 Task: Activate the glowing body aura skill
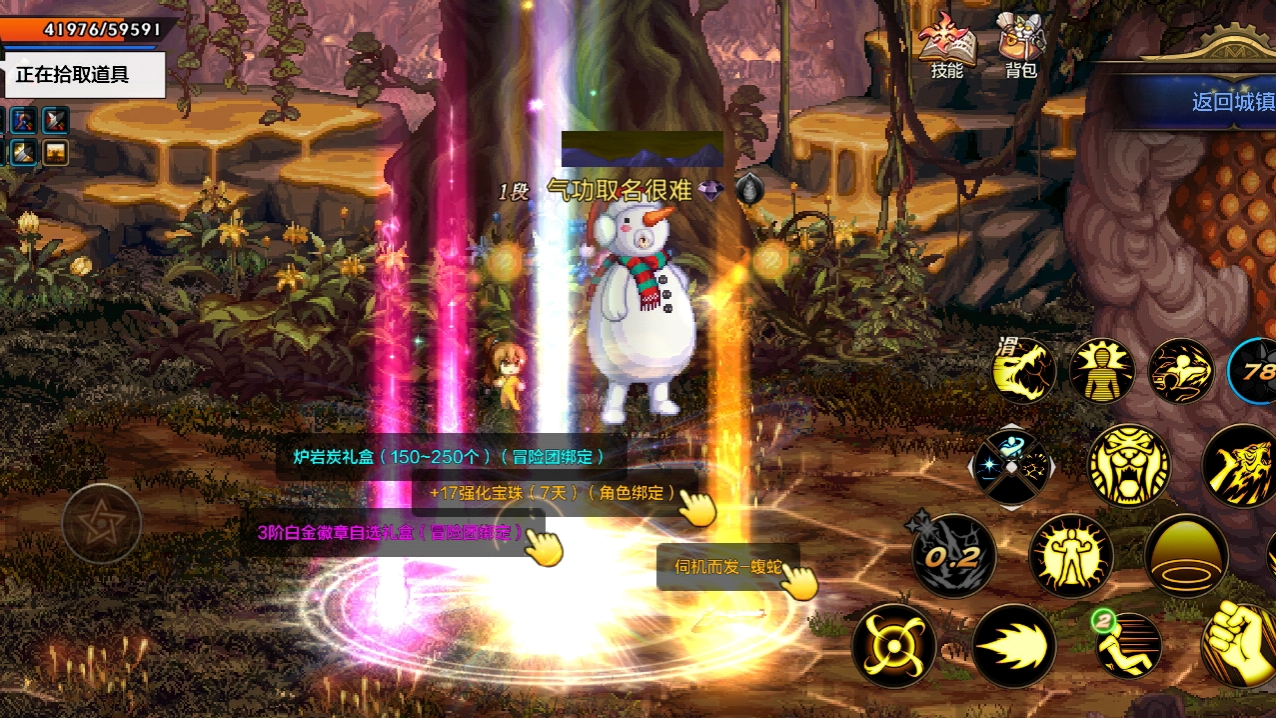1070,555
